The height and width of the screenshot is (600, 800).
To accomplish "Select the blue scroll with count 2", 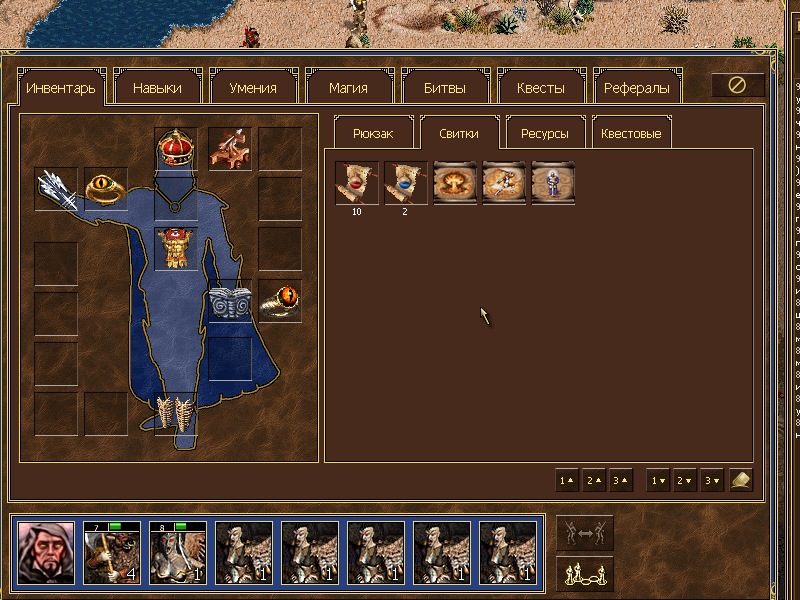I will pyautogui.click(x=405, y=183).
